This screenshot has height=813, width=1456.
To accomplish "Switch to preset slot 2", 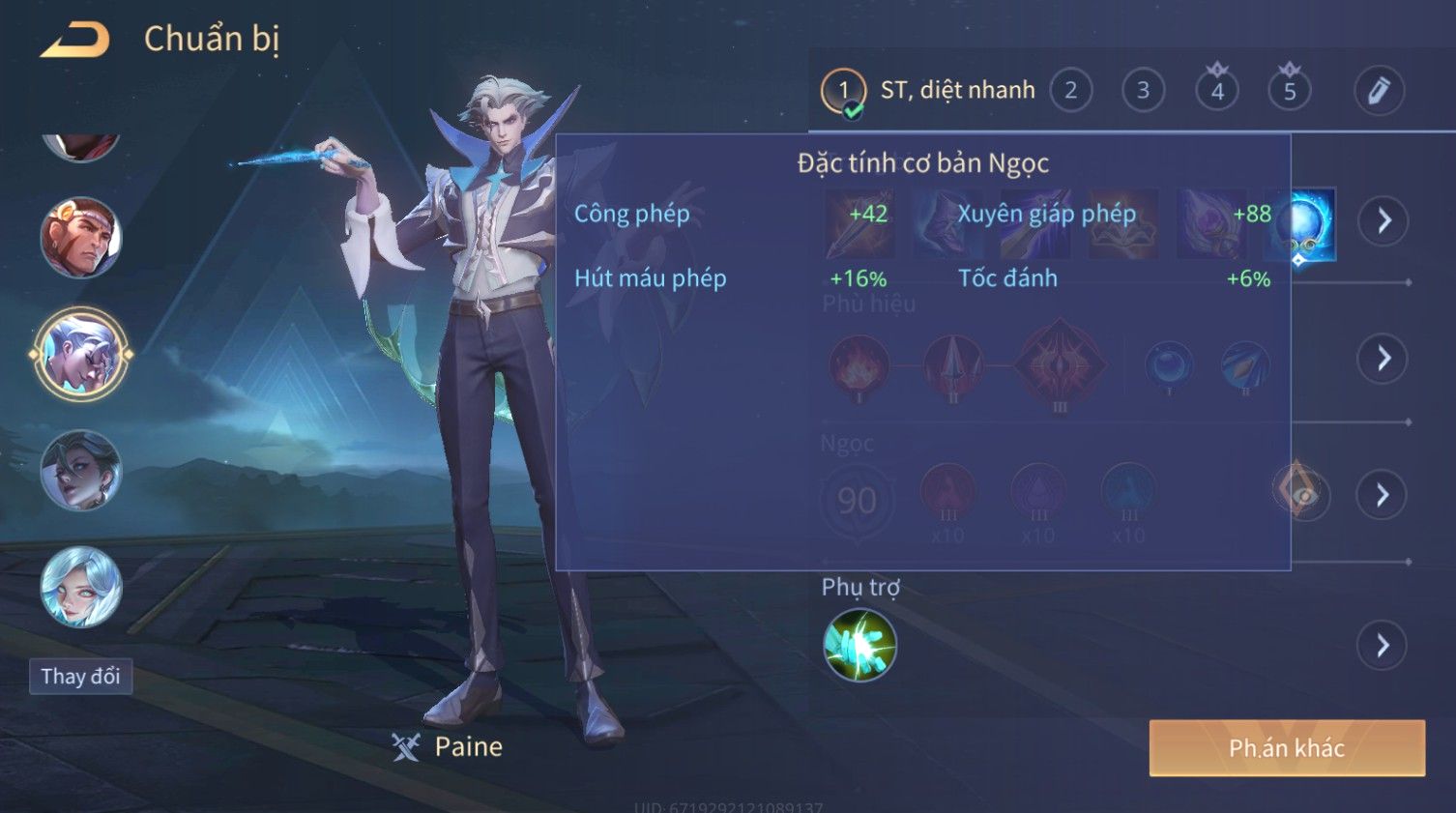I will tap(1070, 91).
